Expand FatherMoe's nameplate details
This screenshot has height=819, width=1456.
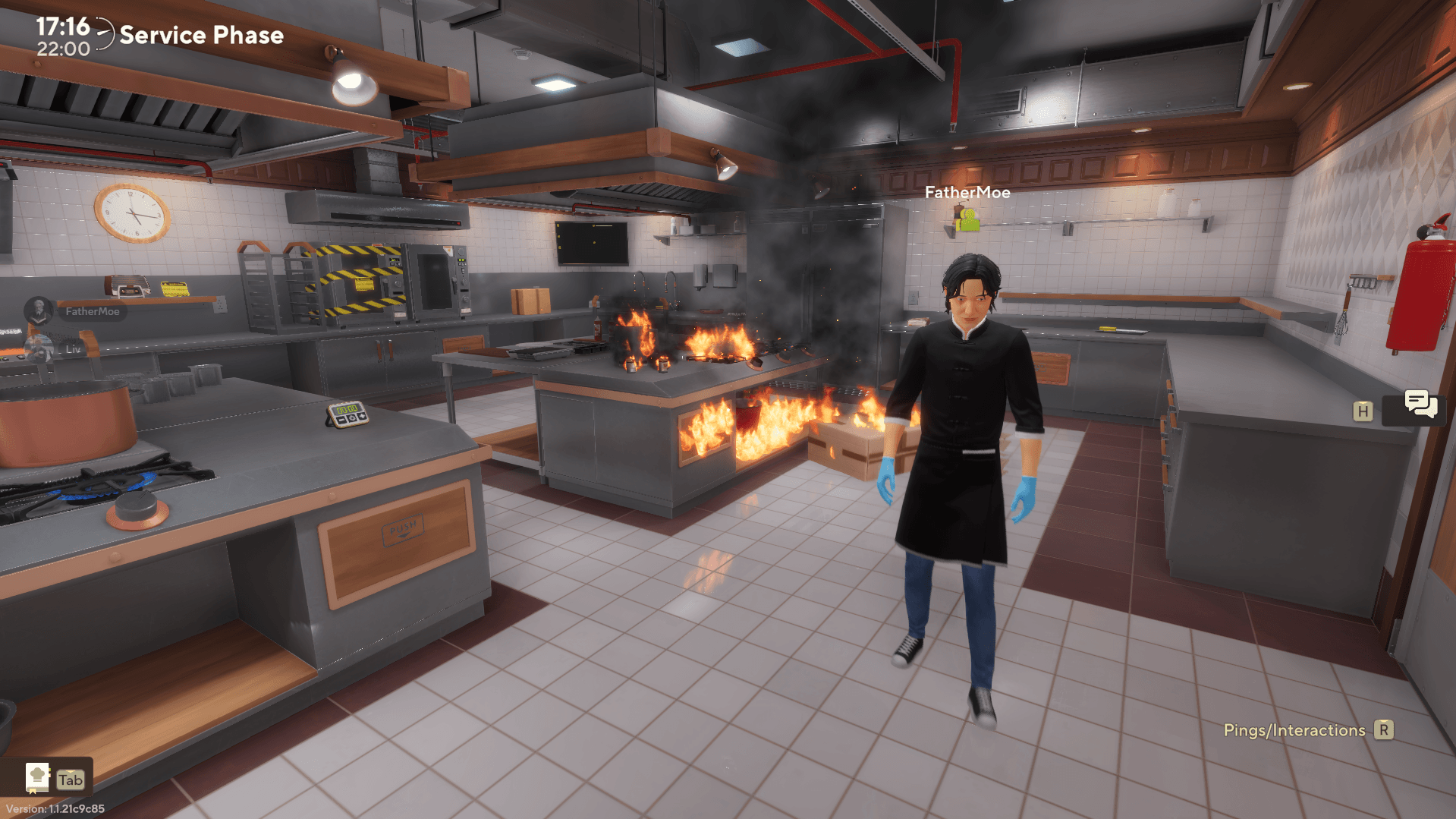(x=967, y=193)
